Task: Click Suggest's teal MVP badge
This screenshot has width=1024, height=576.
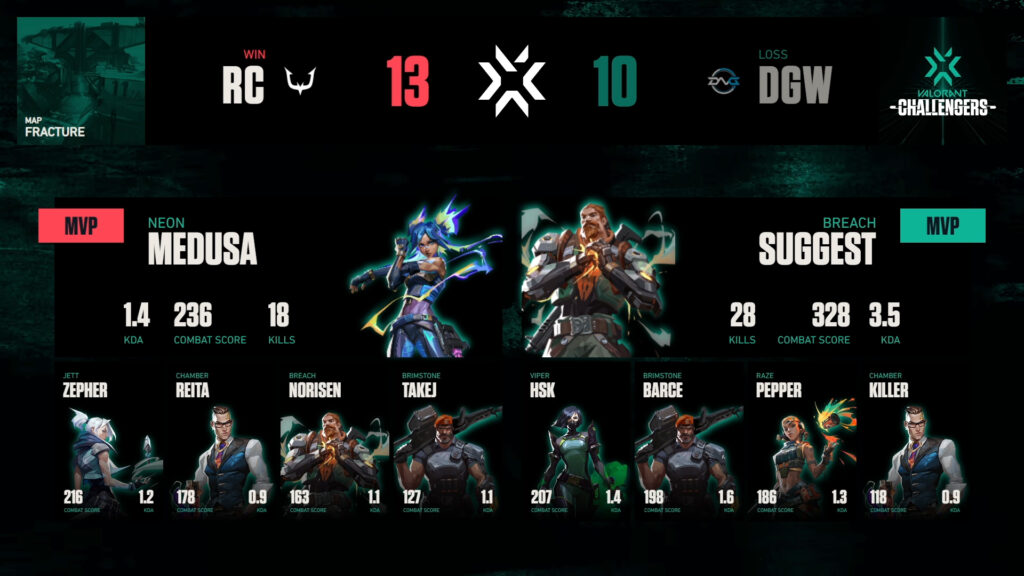Action: (x=943, y=226)
